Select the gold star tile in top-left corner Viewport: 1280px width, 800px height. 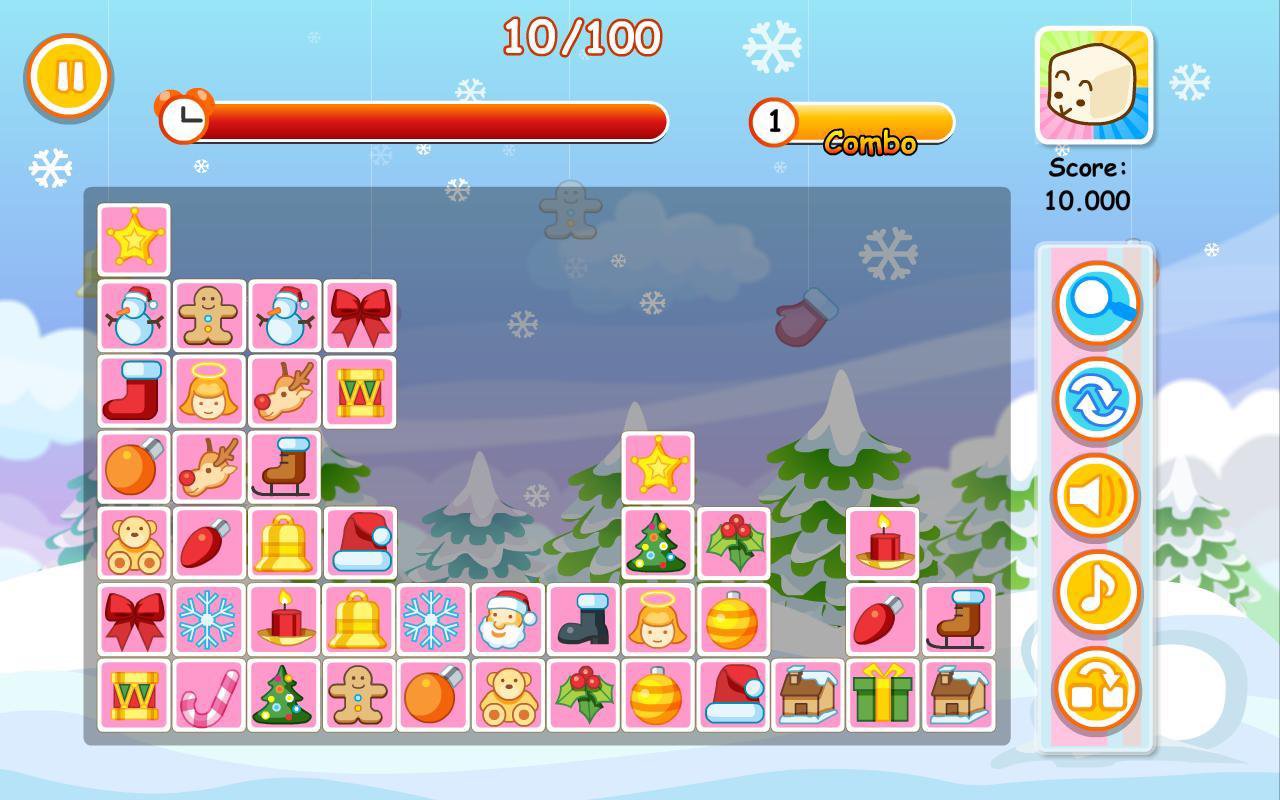(x=134, y=240)
